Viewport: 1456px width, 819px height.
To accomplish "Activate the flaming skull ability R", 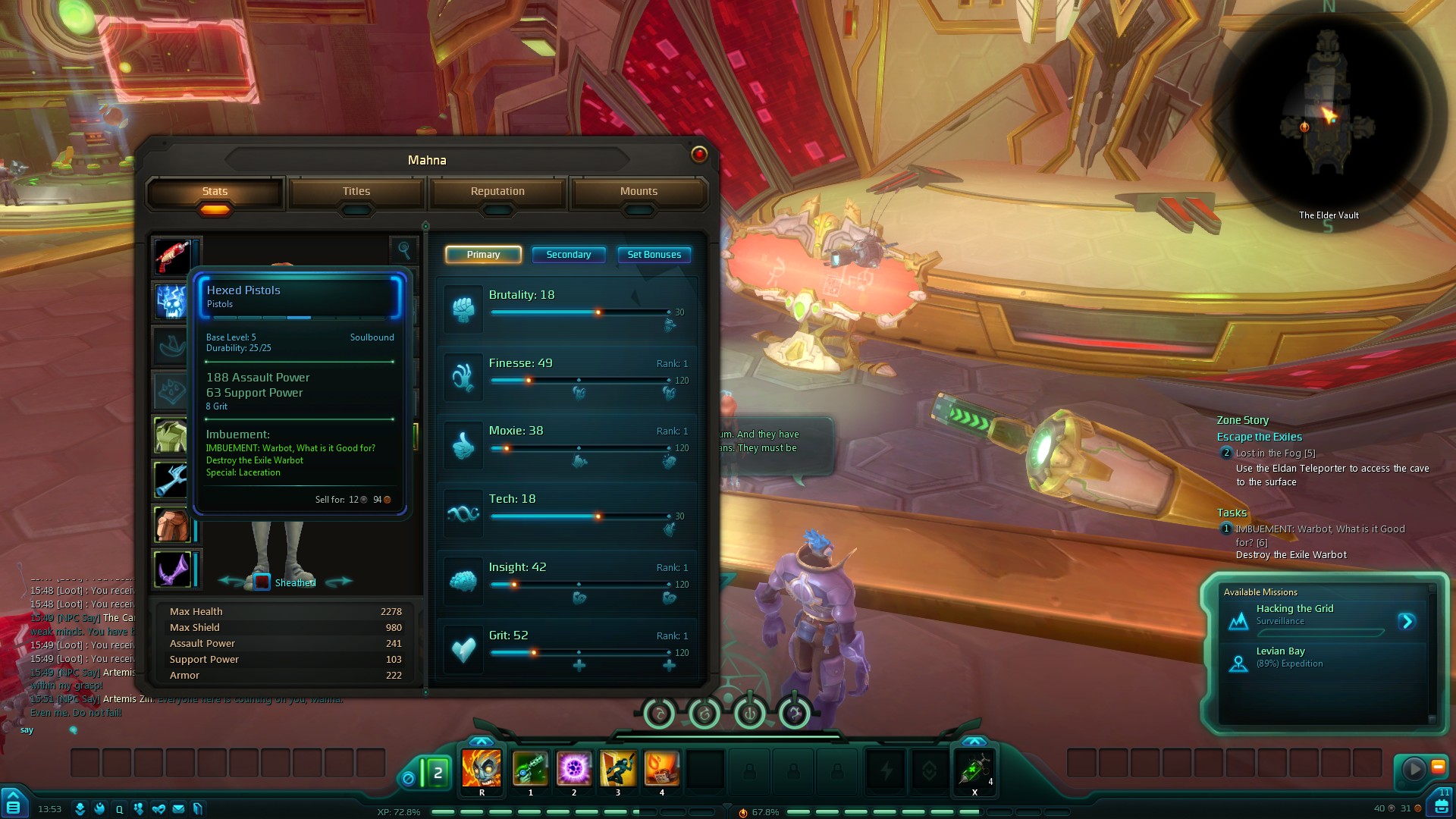I will [x=482, y=768].
